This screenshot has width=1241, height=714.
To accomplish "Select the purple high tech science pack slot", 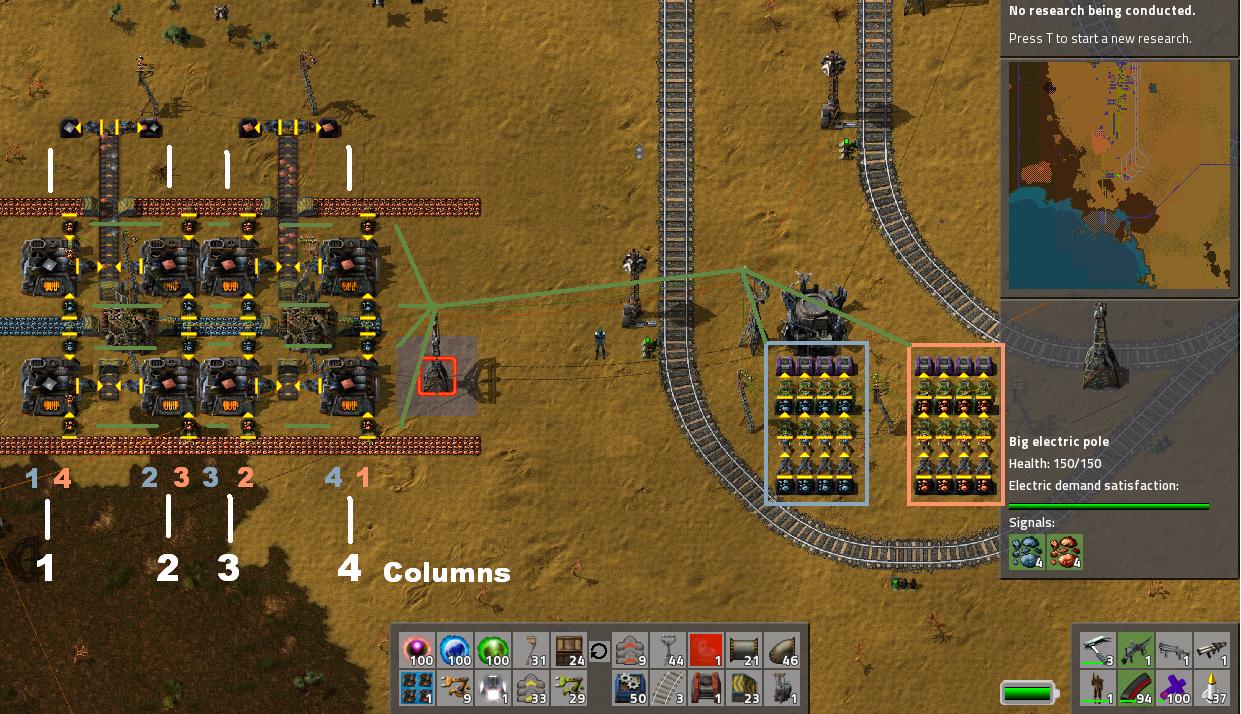I will pos(417,651).
